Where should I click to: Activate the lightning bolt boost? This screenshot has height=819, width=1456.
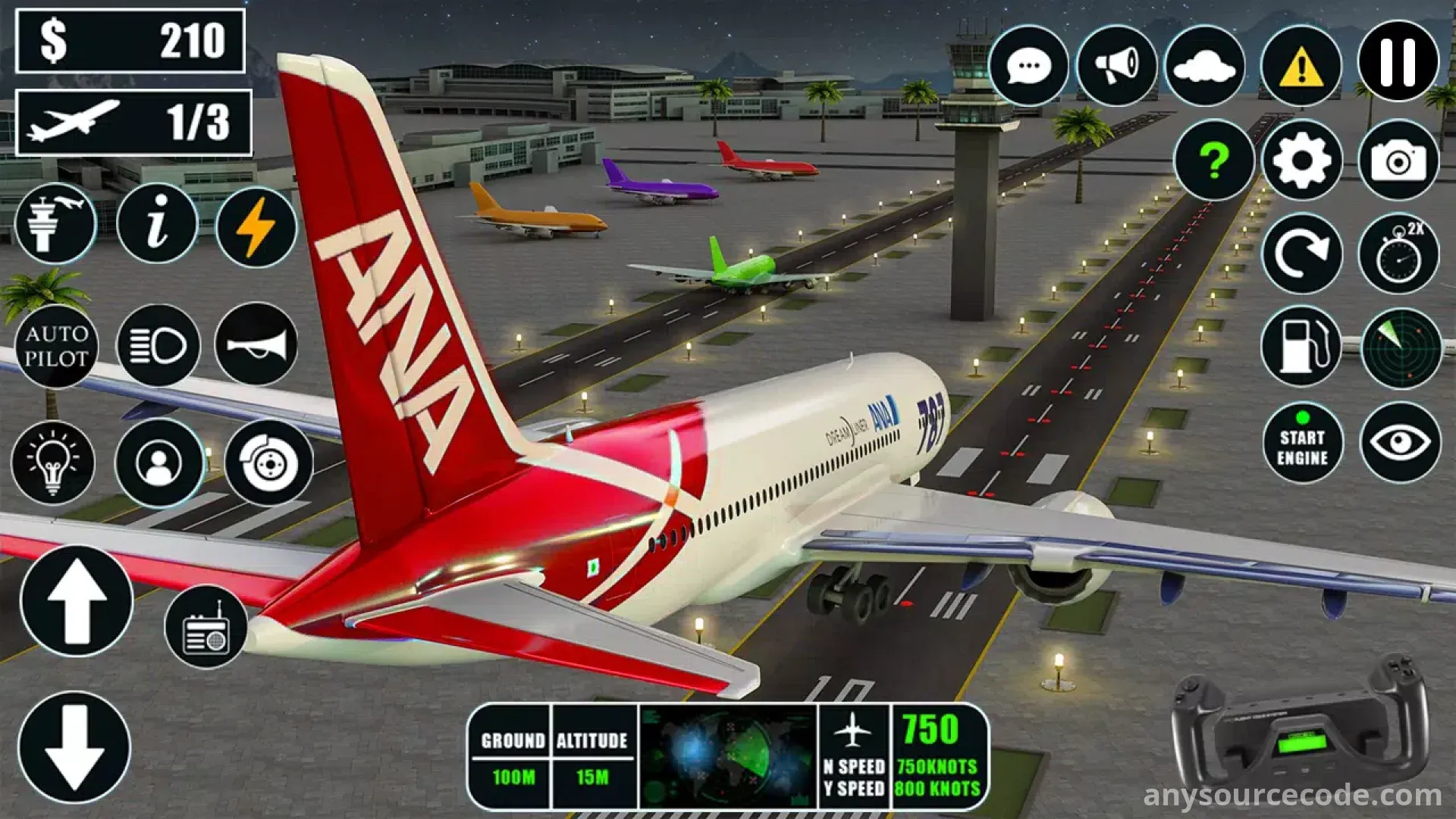point(256,226)
